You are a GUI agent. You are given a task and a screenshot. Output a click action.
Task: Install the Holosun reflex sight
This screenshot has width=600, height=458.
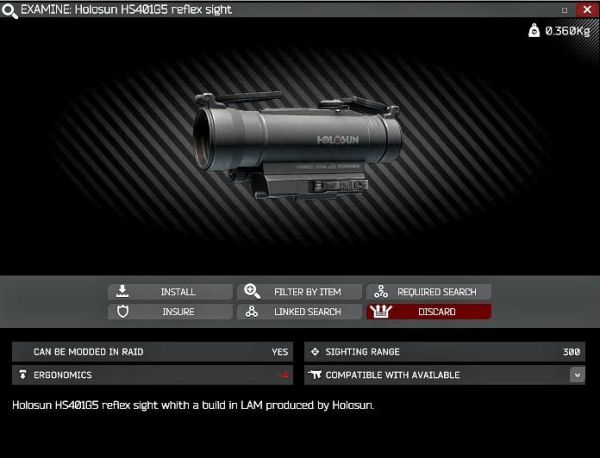[x=170, y=292]
